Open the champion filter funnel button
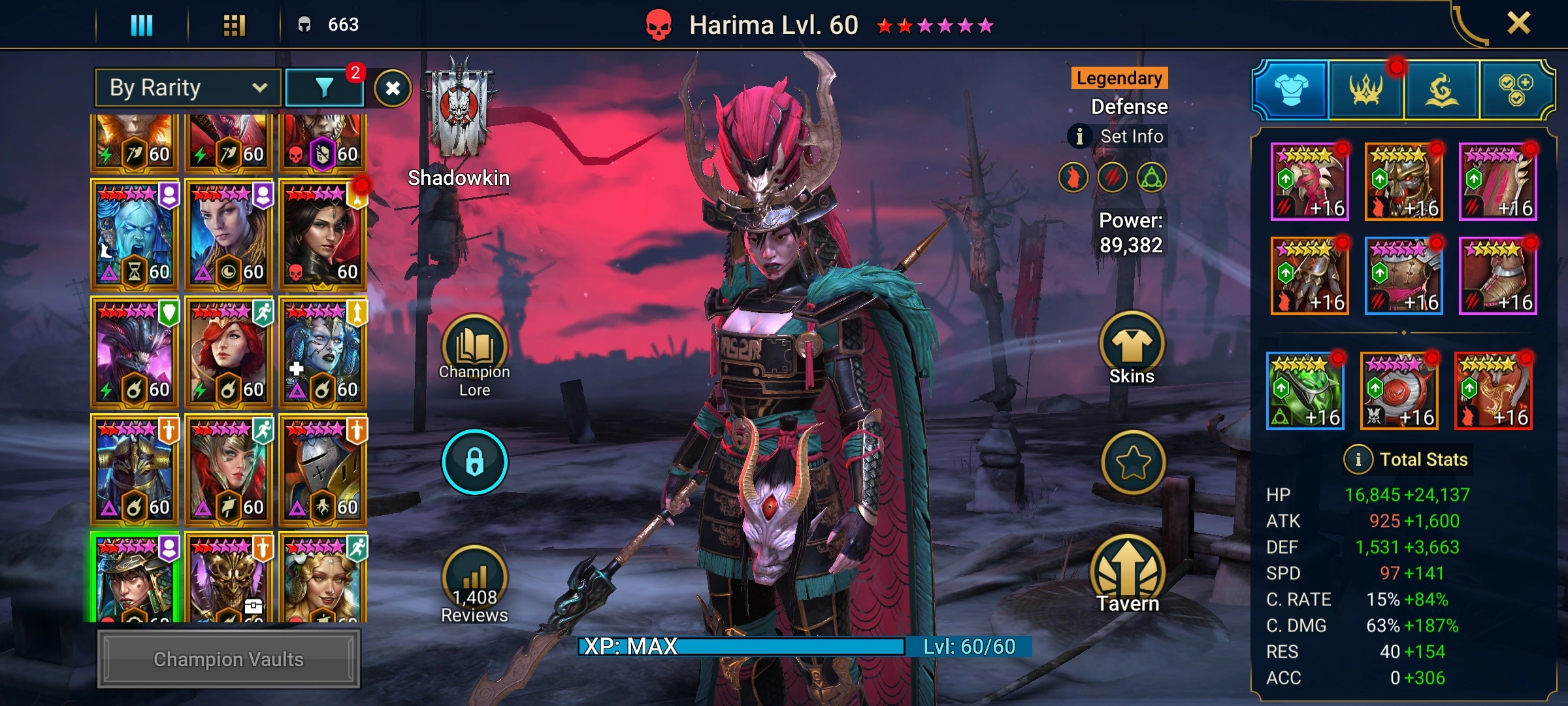 coord(325,88)
